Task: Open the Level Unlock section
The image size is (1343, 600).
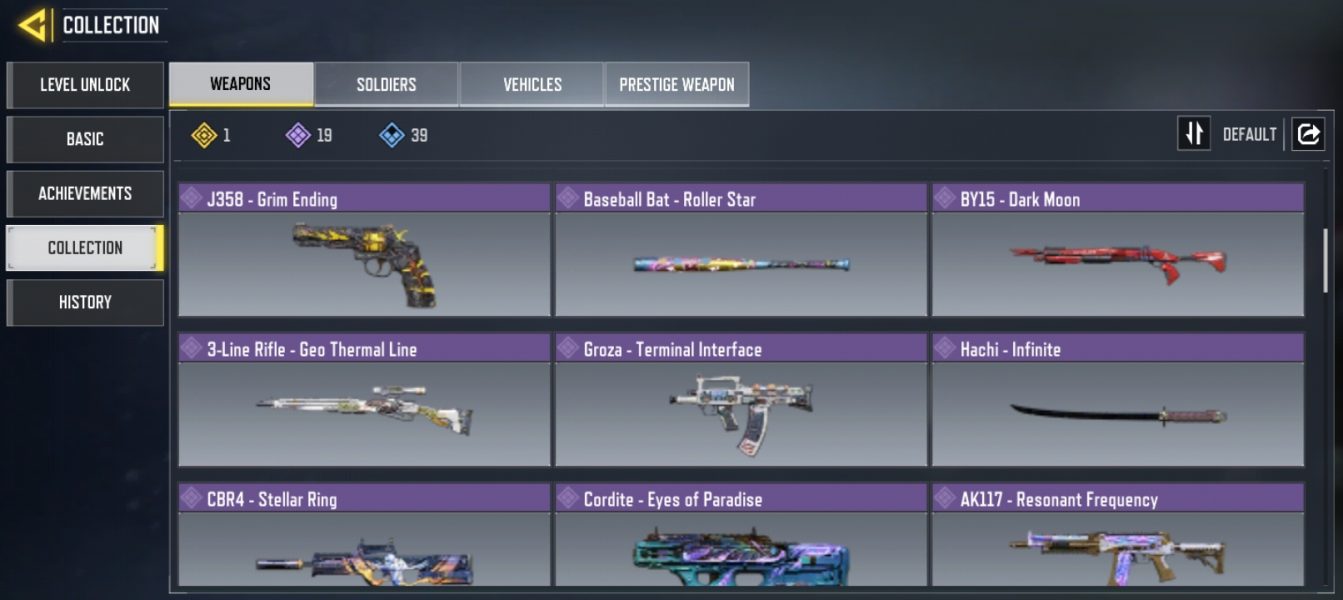Action: point(85,85)
